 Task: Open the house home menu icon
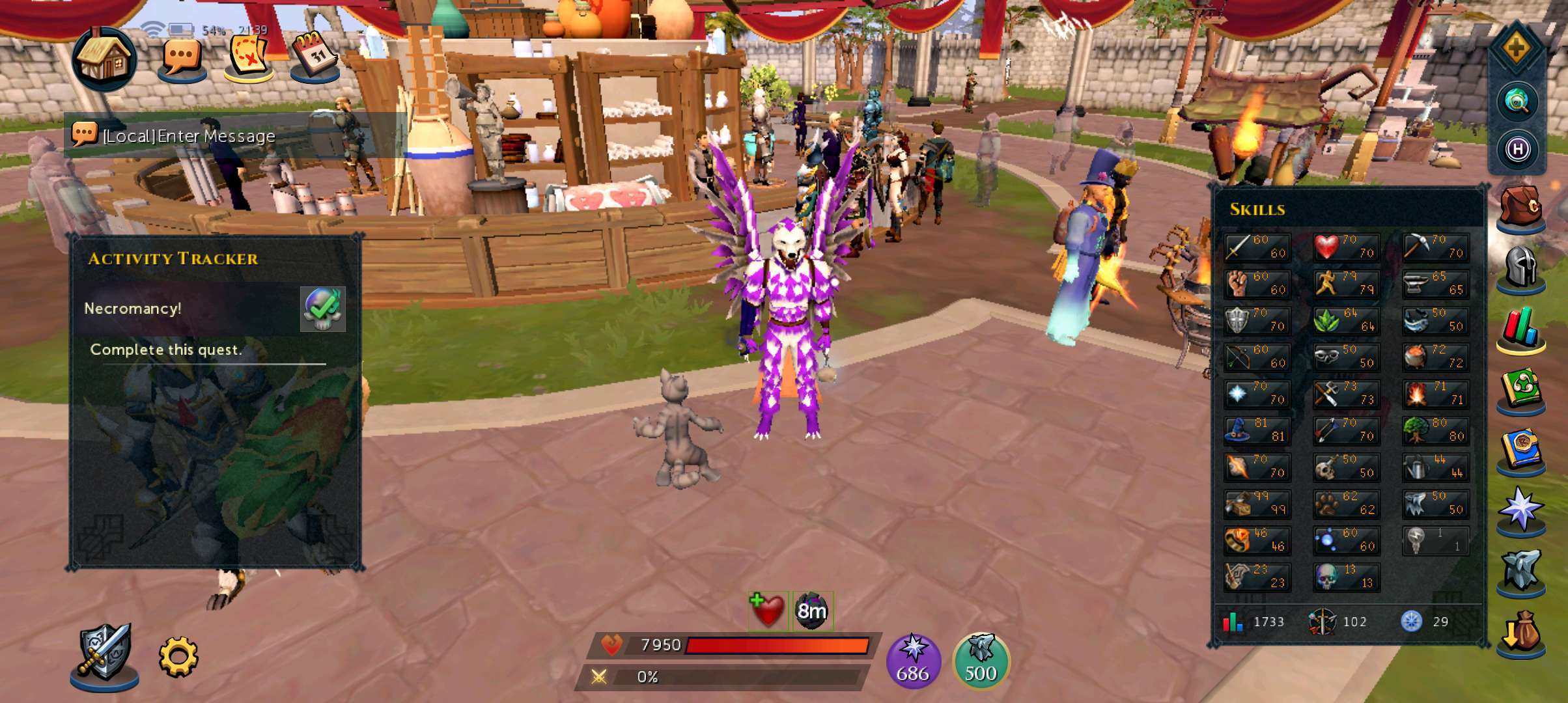pos(104,59)
